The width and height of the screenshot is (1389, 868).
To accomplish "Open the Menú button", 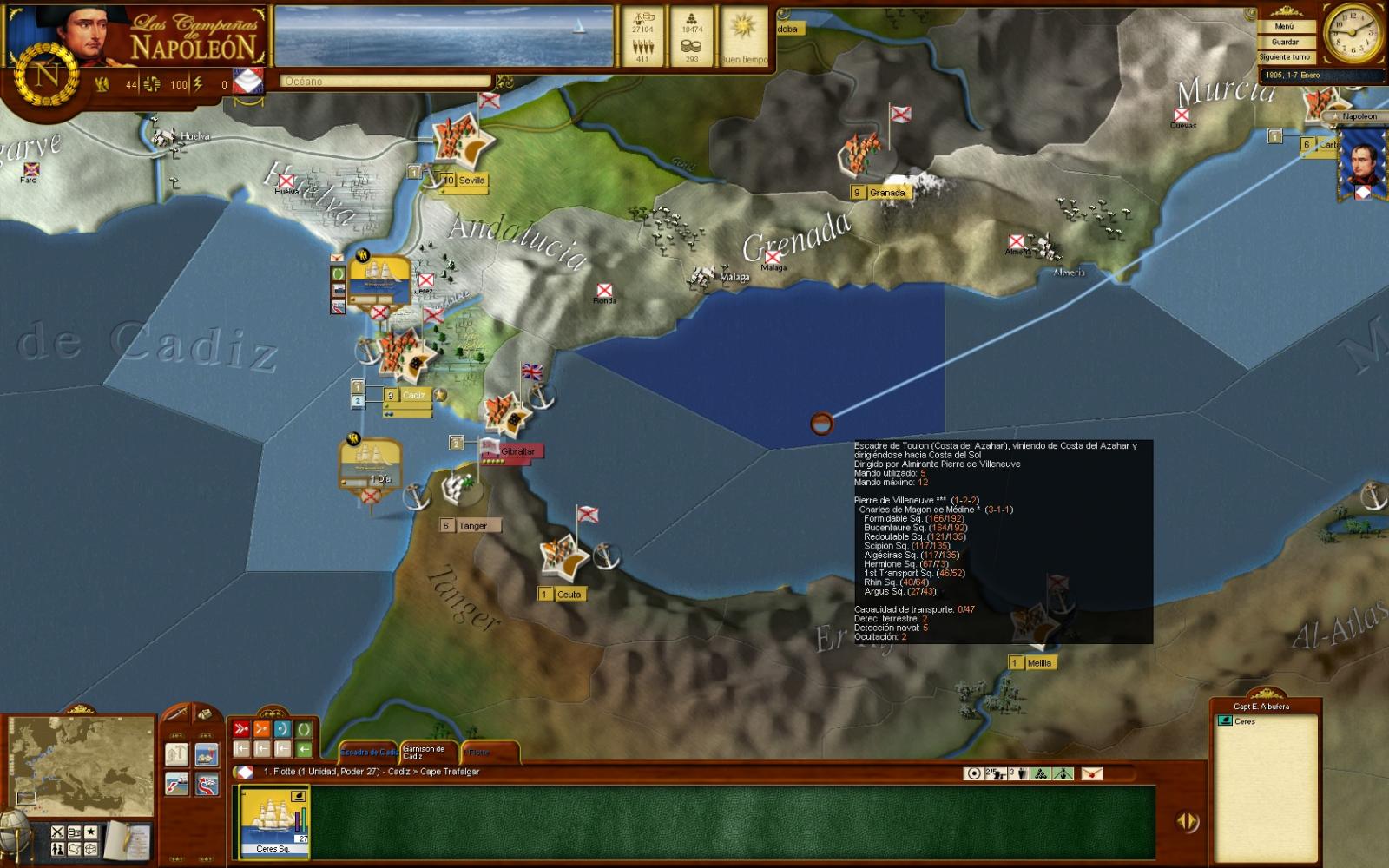I will click(x=1285, y=27).
